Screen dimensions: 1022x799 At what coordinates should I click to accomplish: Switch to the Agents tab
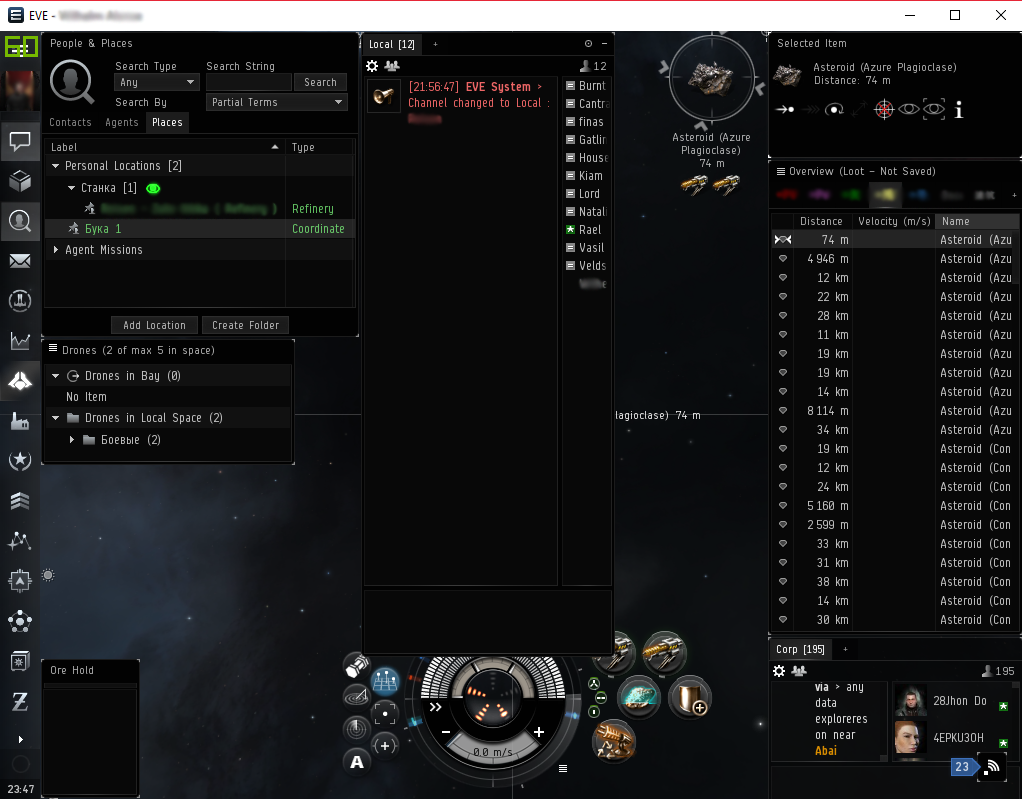pyautogui.click(x=122, y=122)
